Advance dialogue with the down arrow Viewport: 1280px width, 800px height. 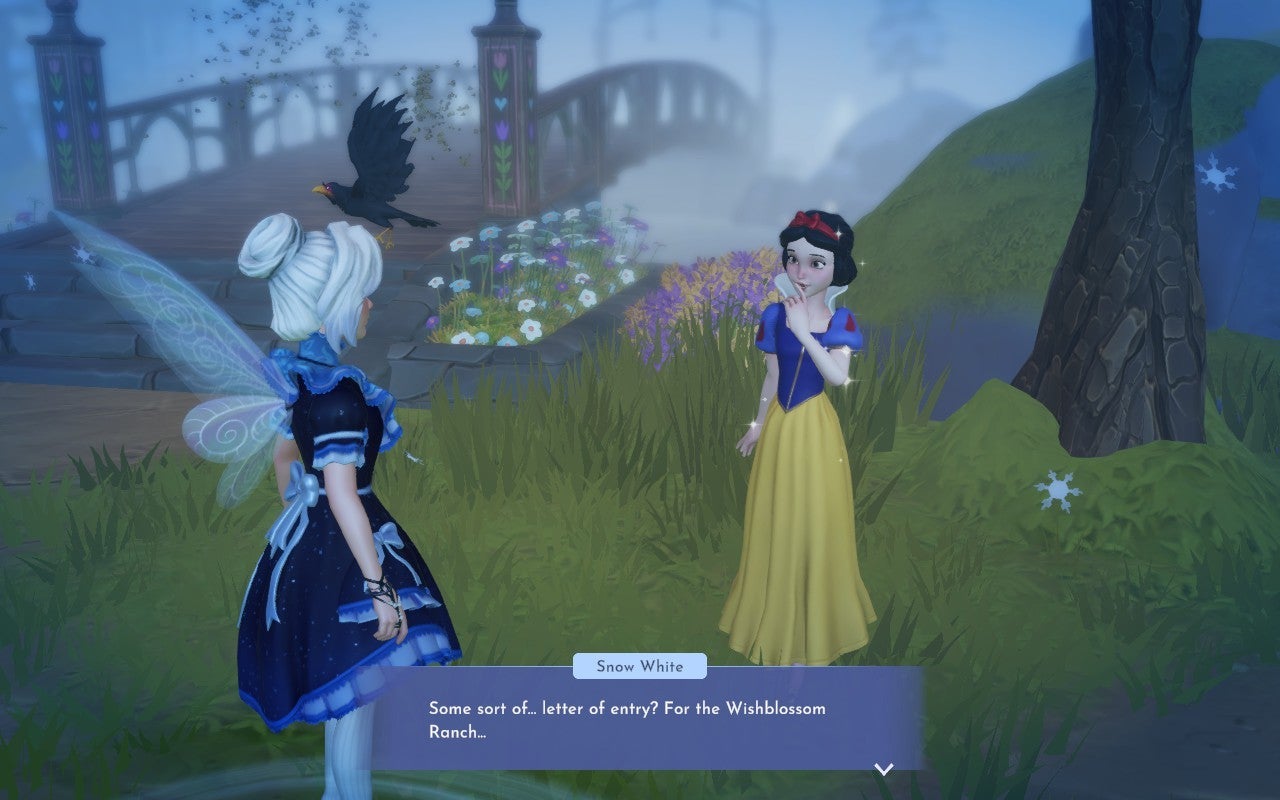point(883,769)
